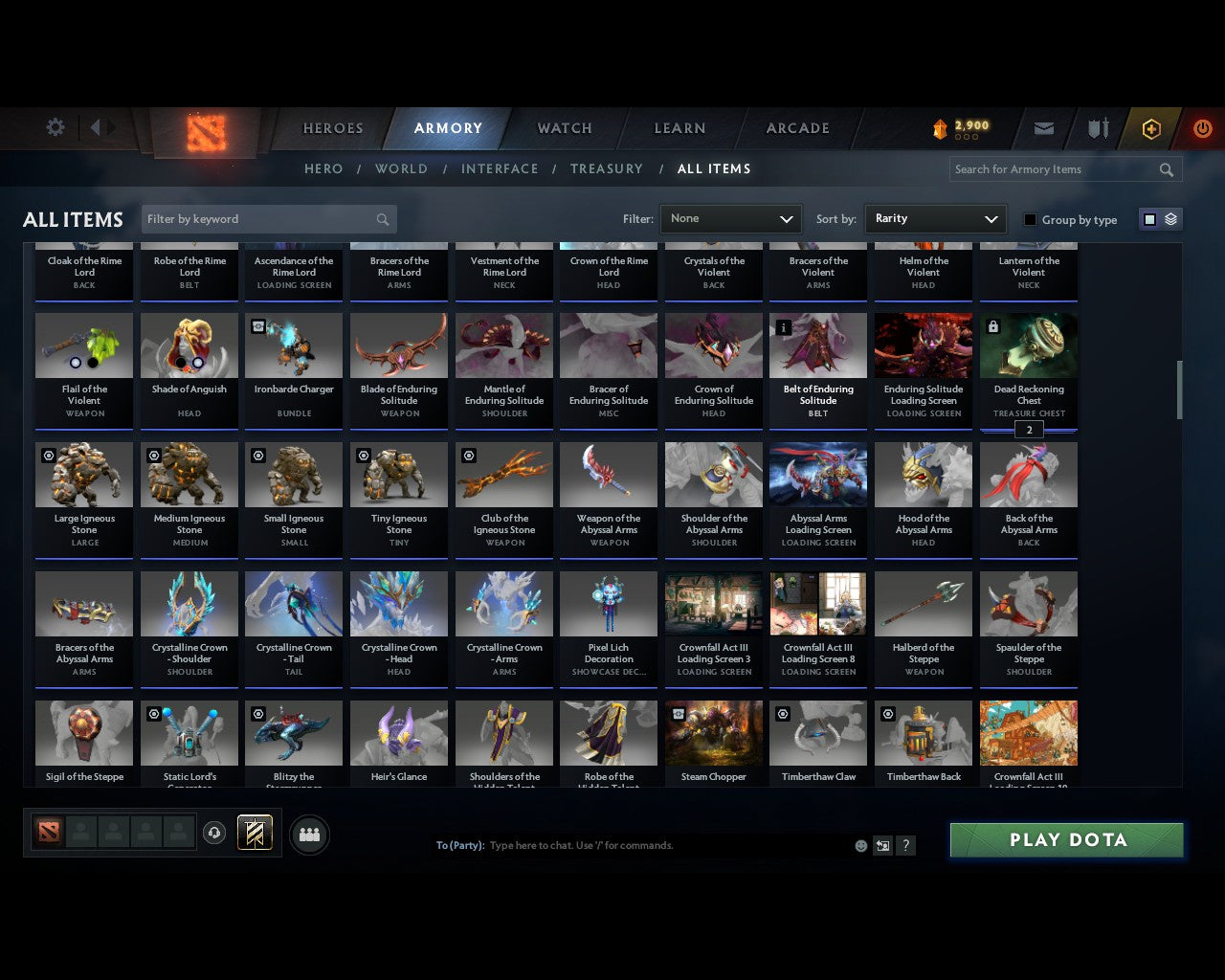Click the power/logout icon top right

(1203, 127)
